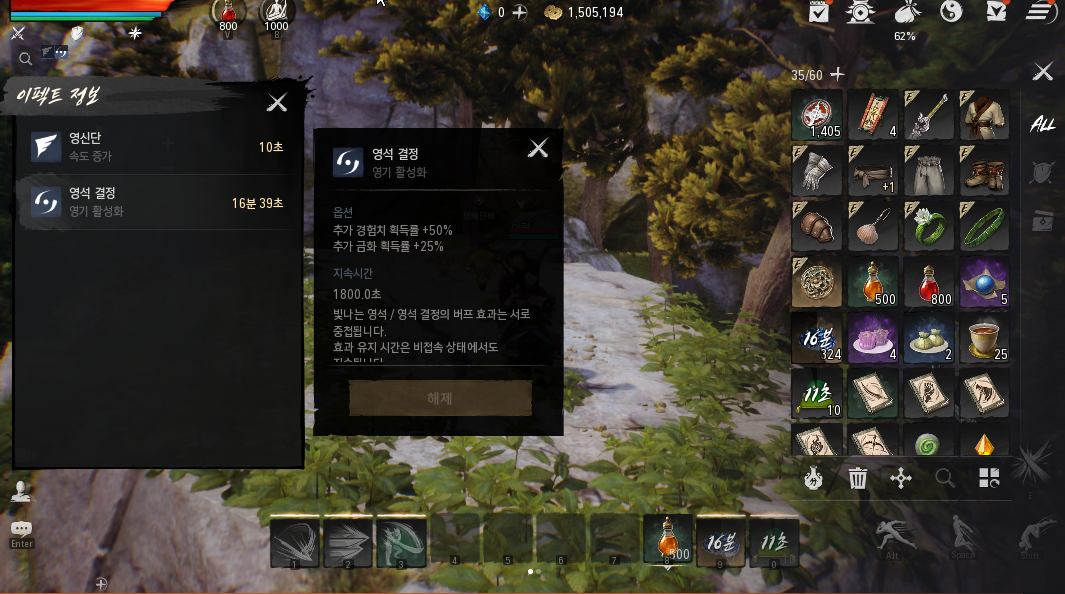Click the 해제 button
Viewport: 1065px width, 594px height.
[x=440, y=398]
